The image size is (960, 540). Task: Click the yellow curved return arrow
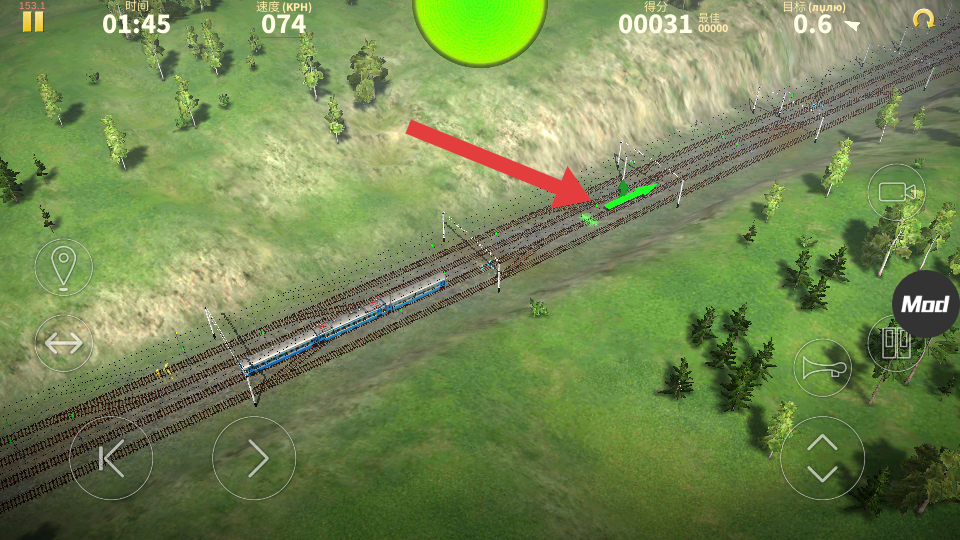[923, 19]
